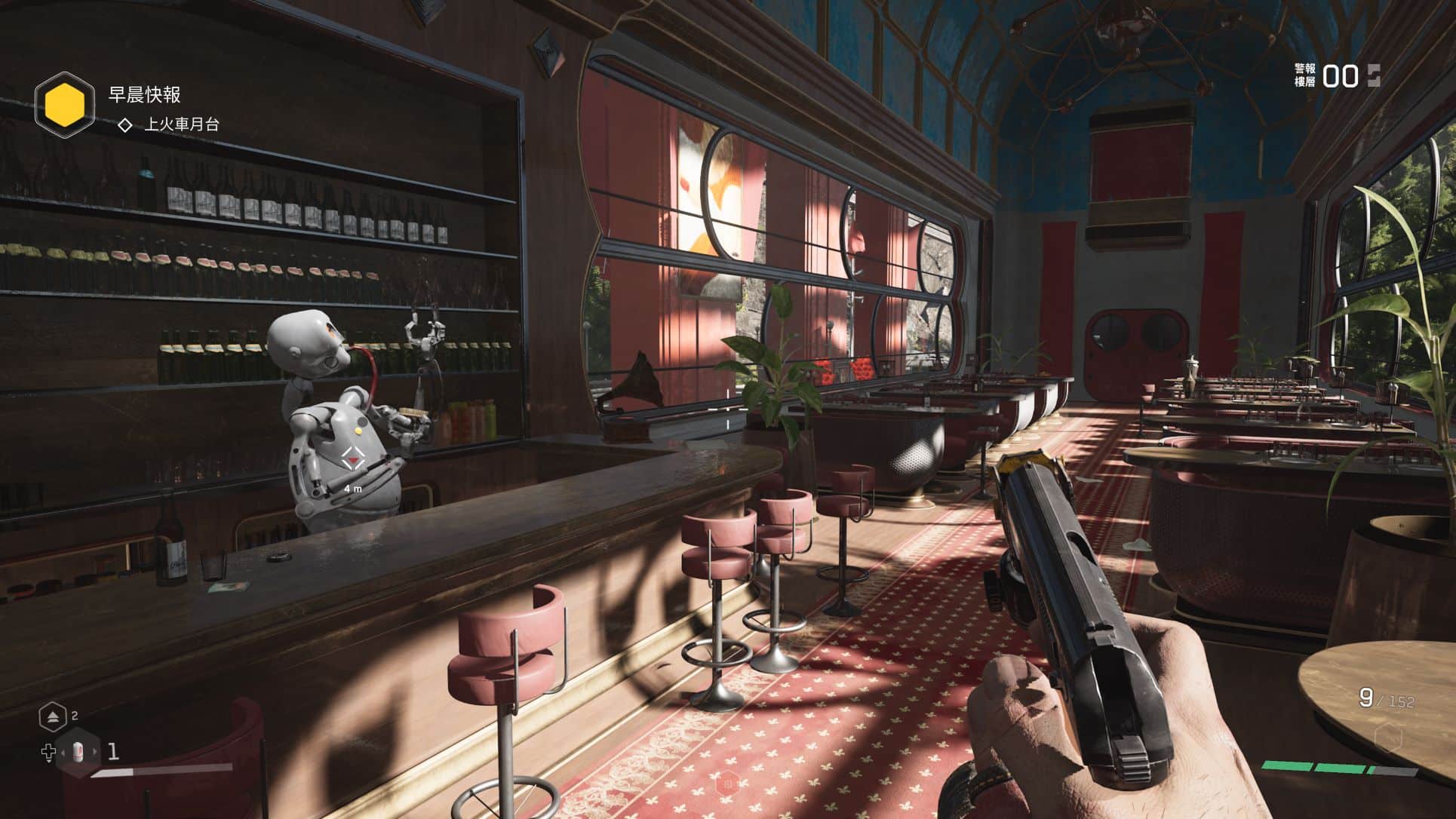Select the red objective waypoint marker
The height and width of the screenshot is (819, 1456).
(x=352, y=459)
